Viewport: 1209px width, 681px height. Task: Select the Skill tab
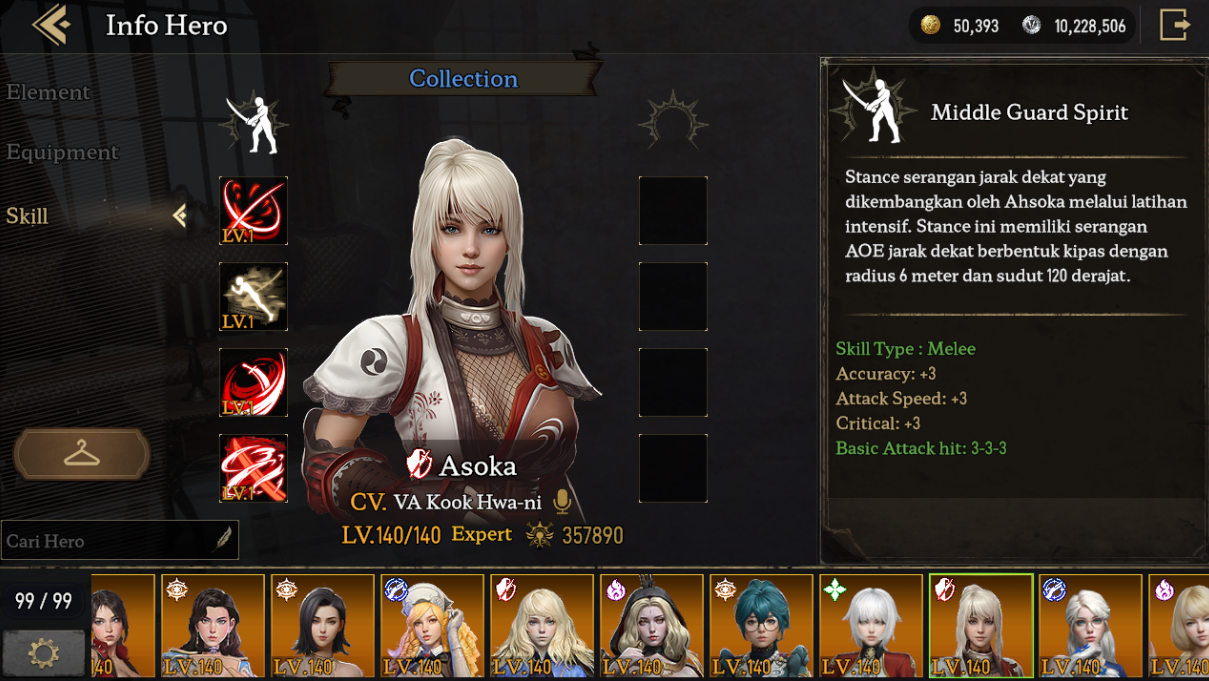(28, 216)
